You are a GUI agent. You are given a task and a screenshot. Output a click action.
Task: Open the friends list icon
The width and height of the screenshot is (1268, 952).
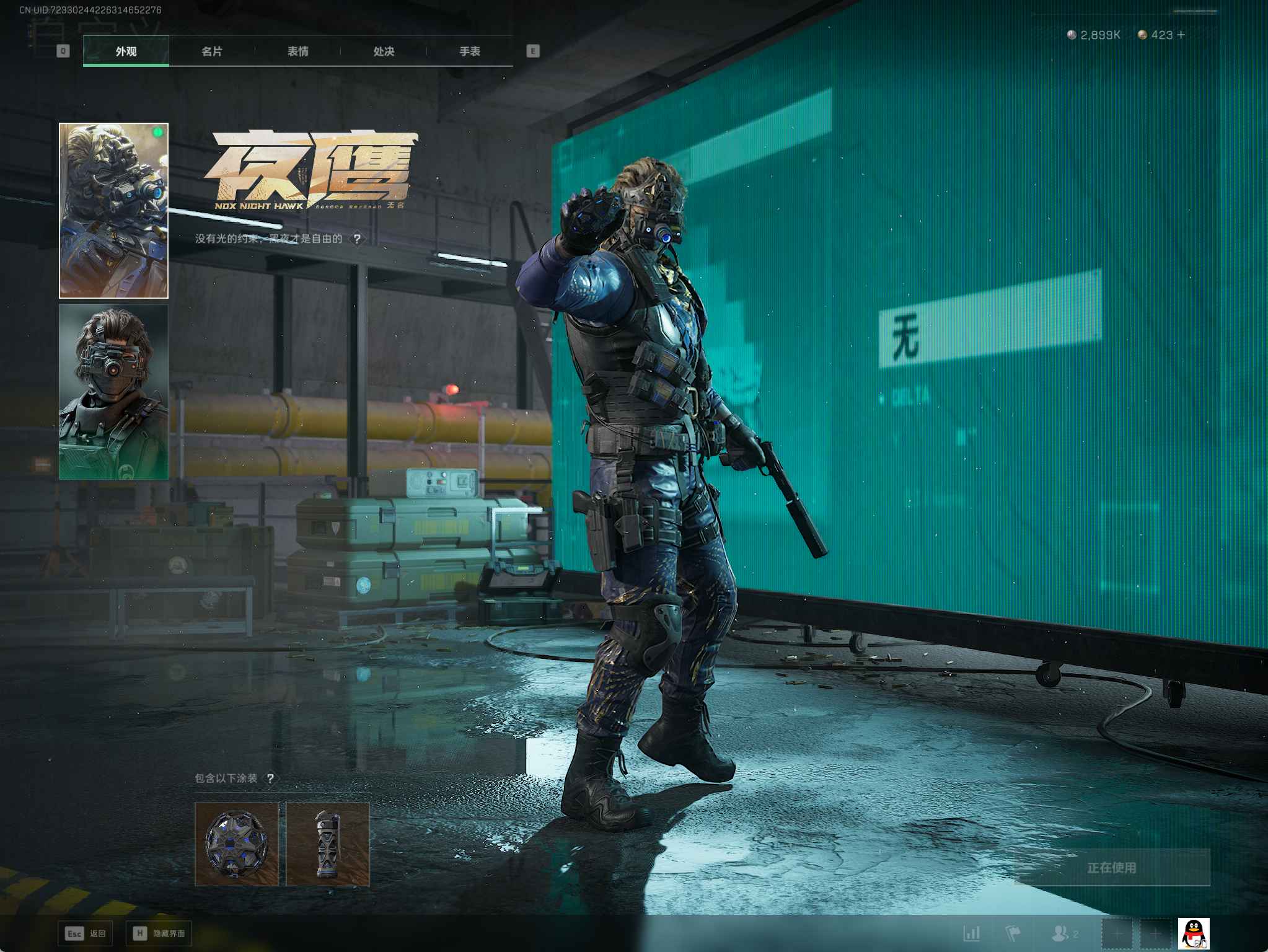pos(1063,933)
